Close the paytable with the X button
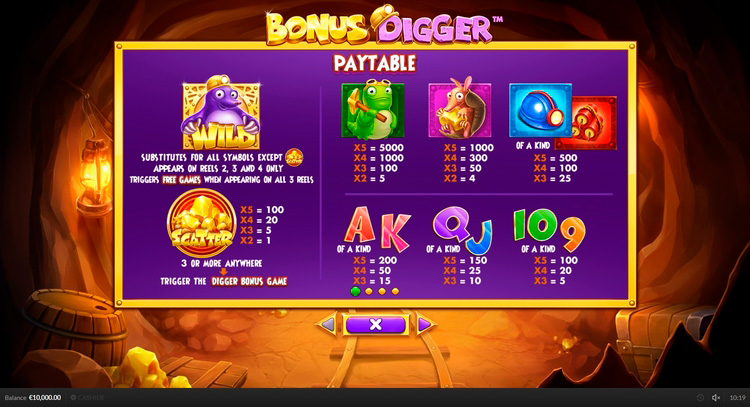Screen dimensions: 750x407 point(375,324)
